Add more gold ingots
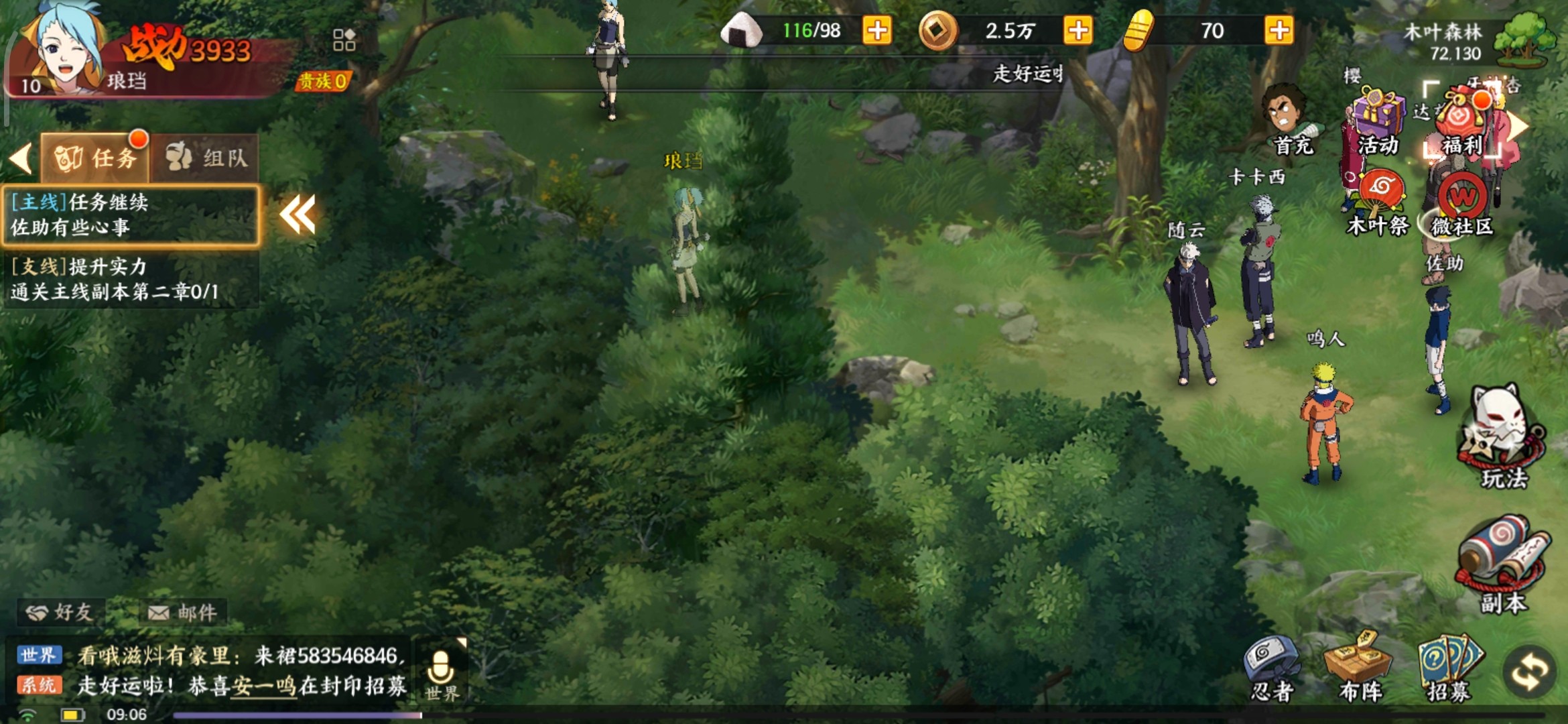 (x=1279, y=31)
